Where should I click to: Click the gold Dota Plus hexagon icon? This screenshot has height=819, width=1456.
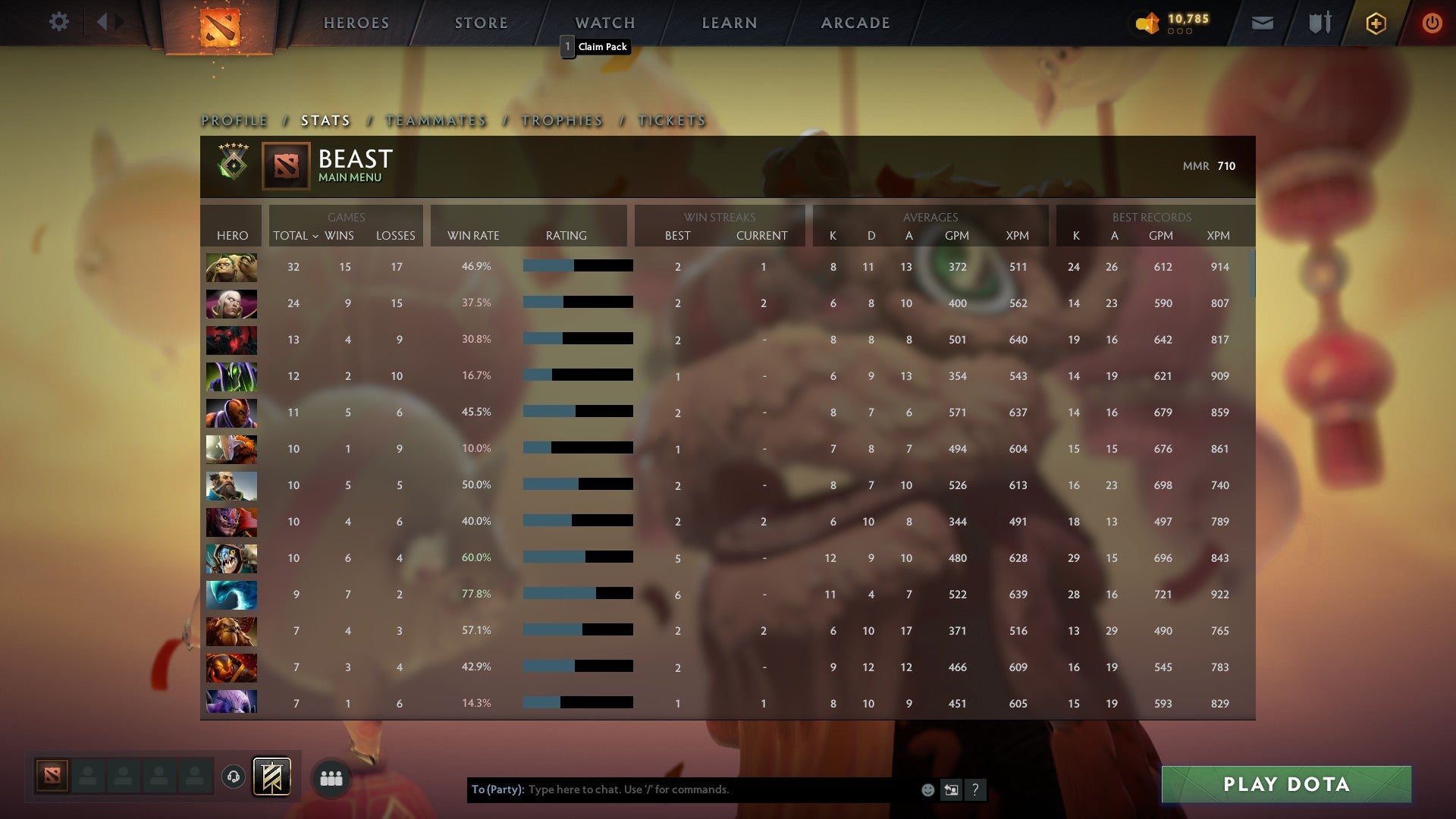[1376, 22]
